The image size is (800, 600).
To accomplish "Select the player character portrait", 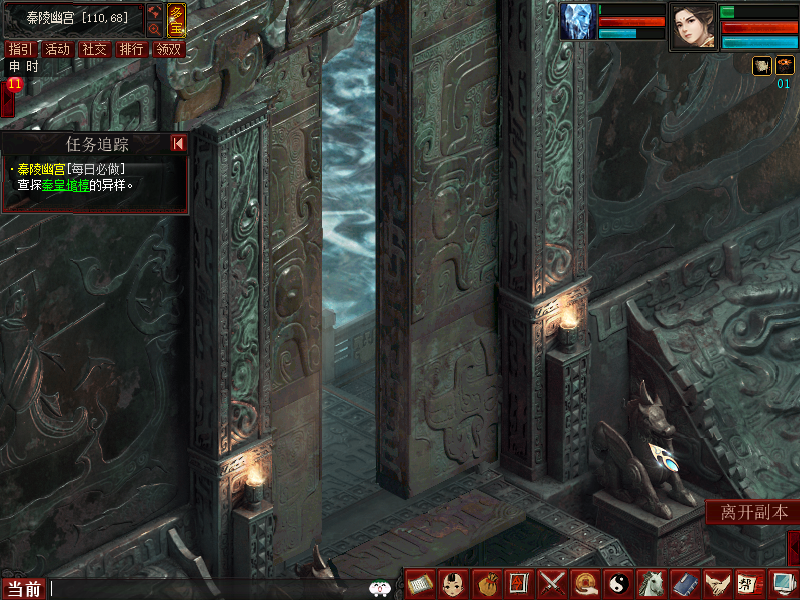I will click(693, 26).
